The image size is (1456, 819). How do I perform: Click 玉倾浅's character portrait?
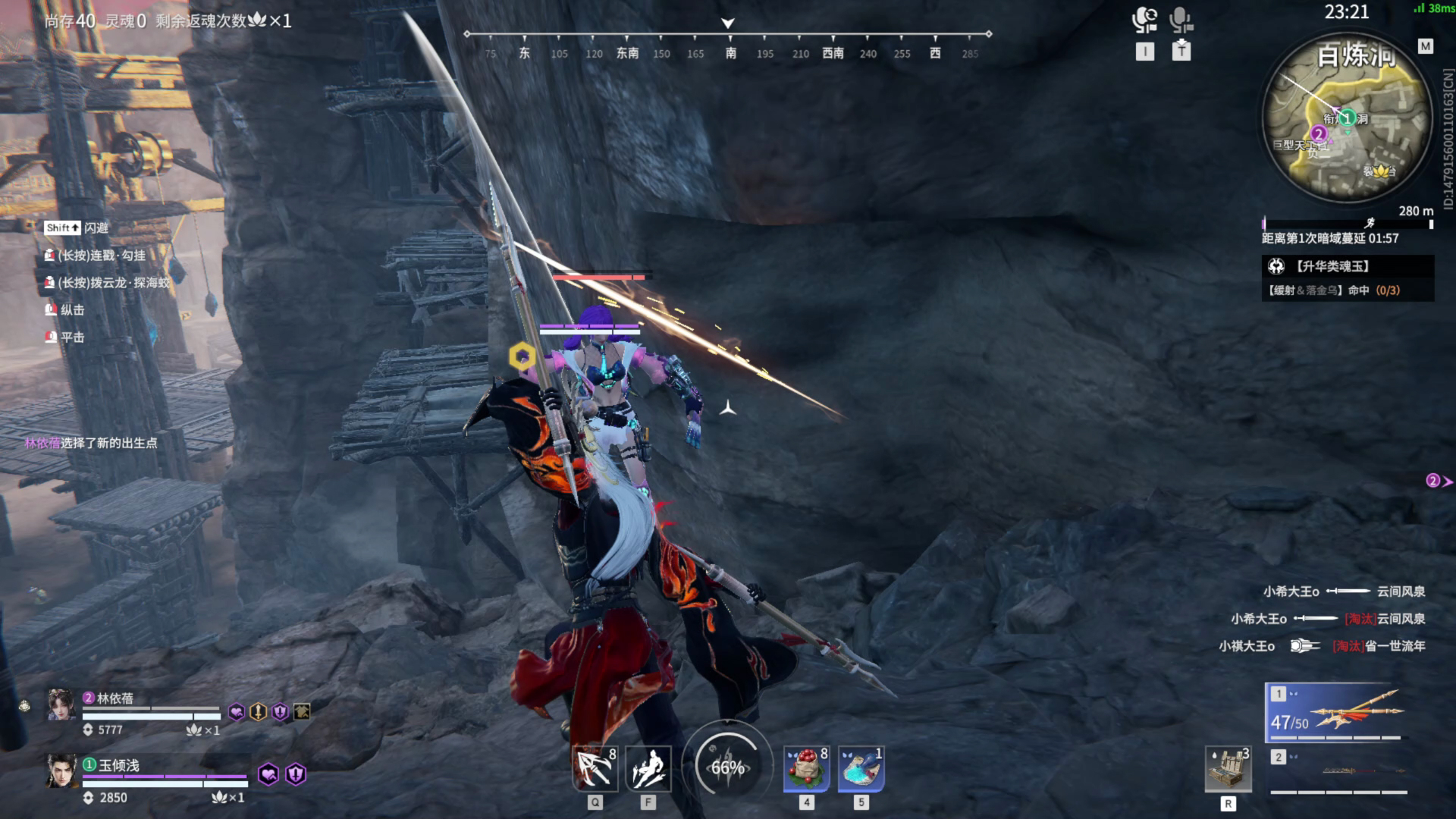[61, 772]
